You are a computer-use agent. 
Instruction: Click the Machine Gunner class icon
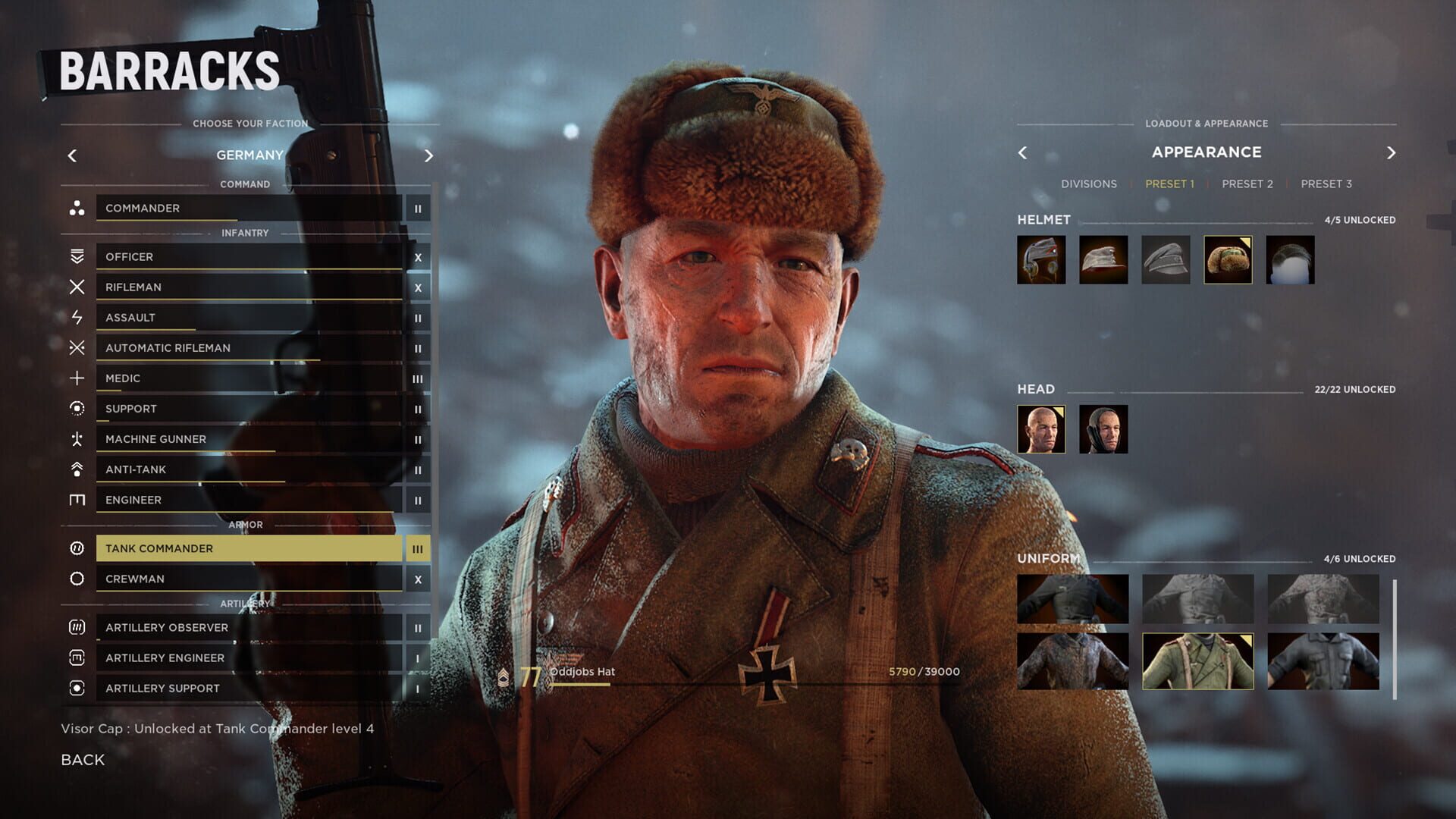tap(76, 438)
